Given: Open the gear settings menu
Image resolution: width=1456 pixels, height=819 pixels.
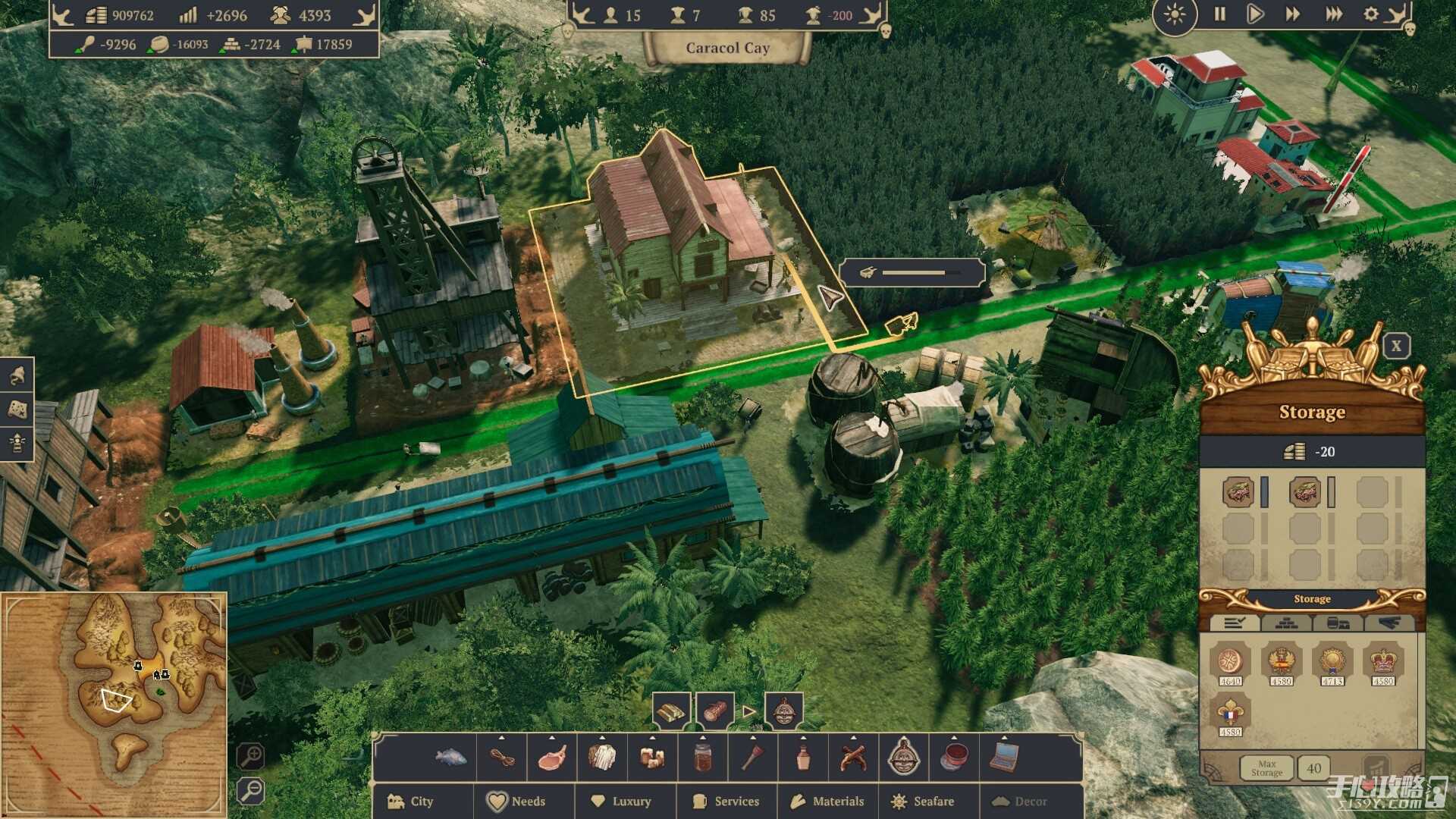Looking at the screenshot, I should (x=1371, y=14).
